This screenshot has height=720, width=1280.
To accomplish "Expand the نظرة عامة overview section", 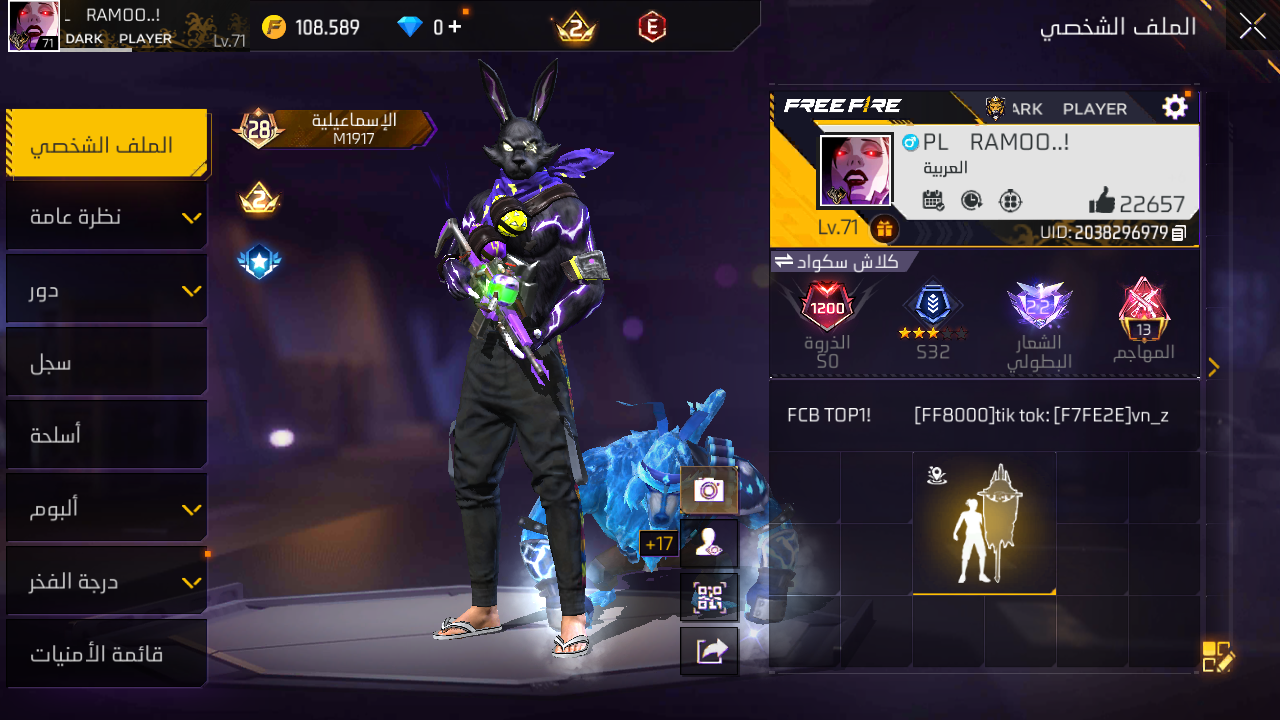I will 106,217.
